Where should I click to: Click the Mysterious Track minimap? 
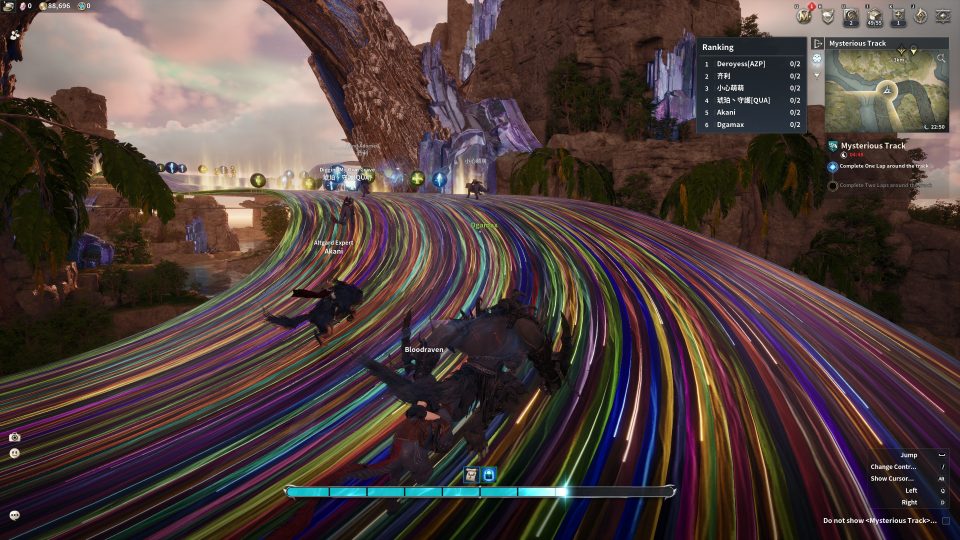click(886, 91)
